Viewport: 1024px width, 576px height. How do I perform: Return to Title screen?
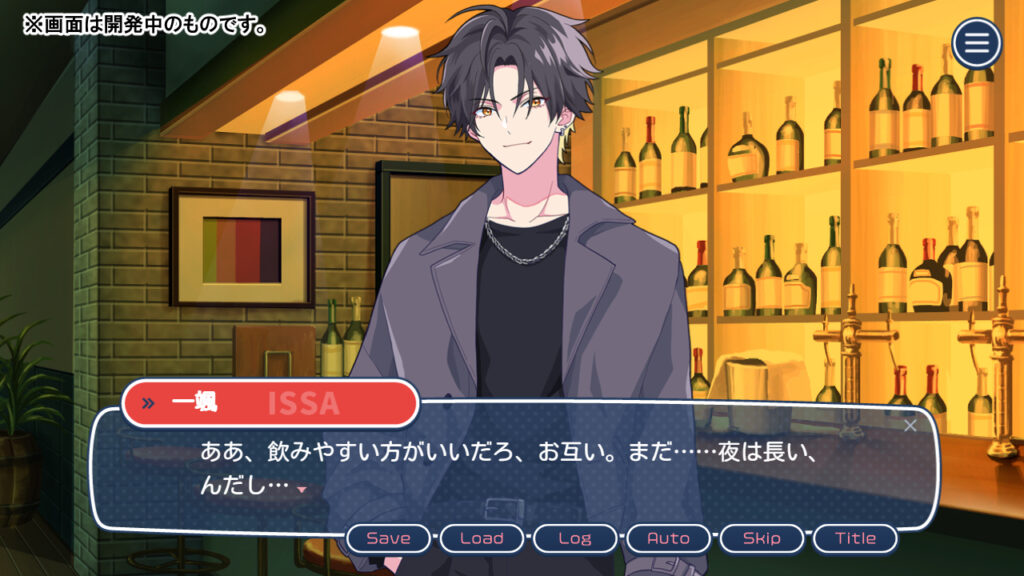click(855, 538)
